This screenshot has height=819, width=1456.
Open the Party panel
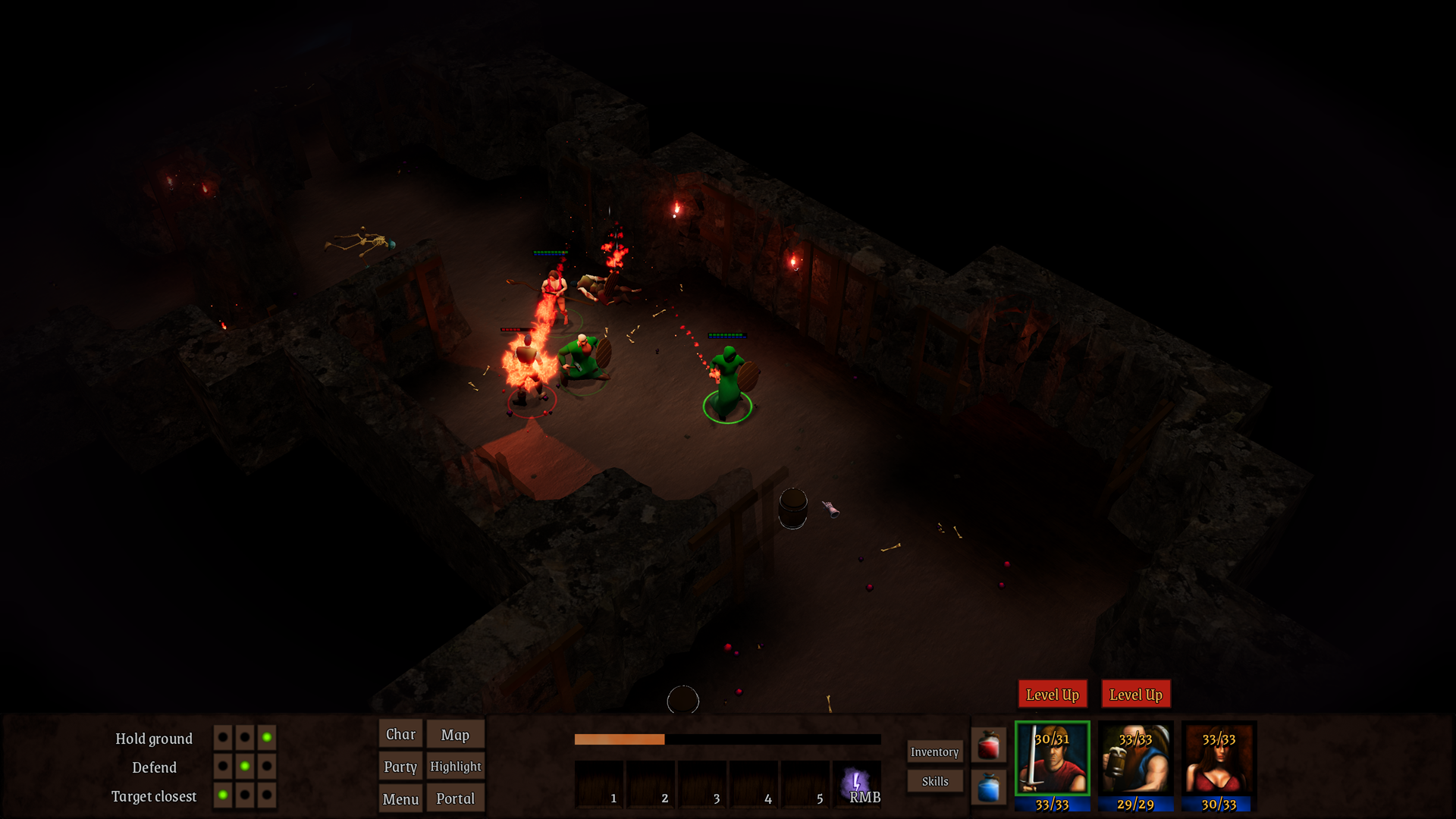coord(400,766)
